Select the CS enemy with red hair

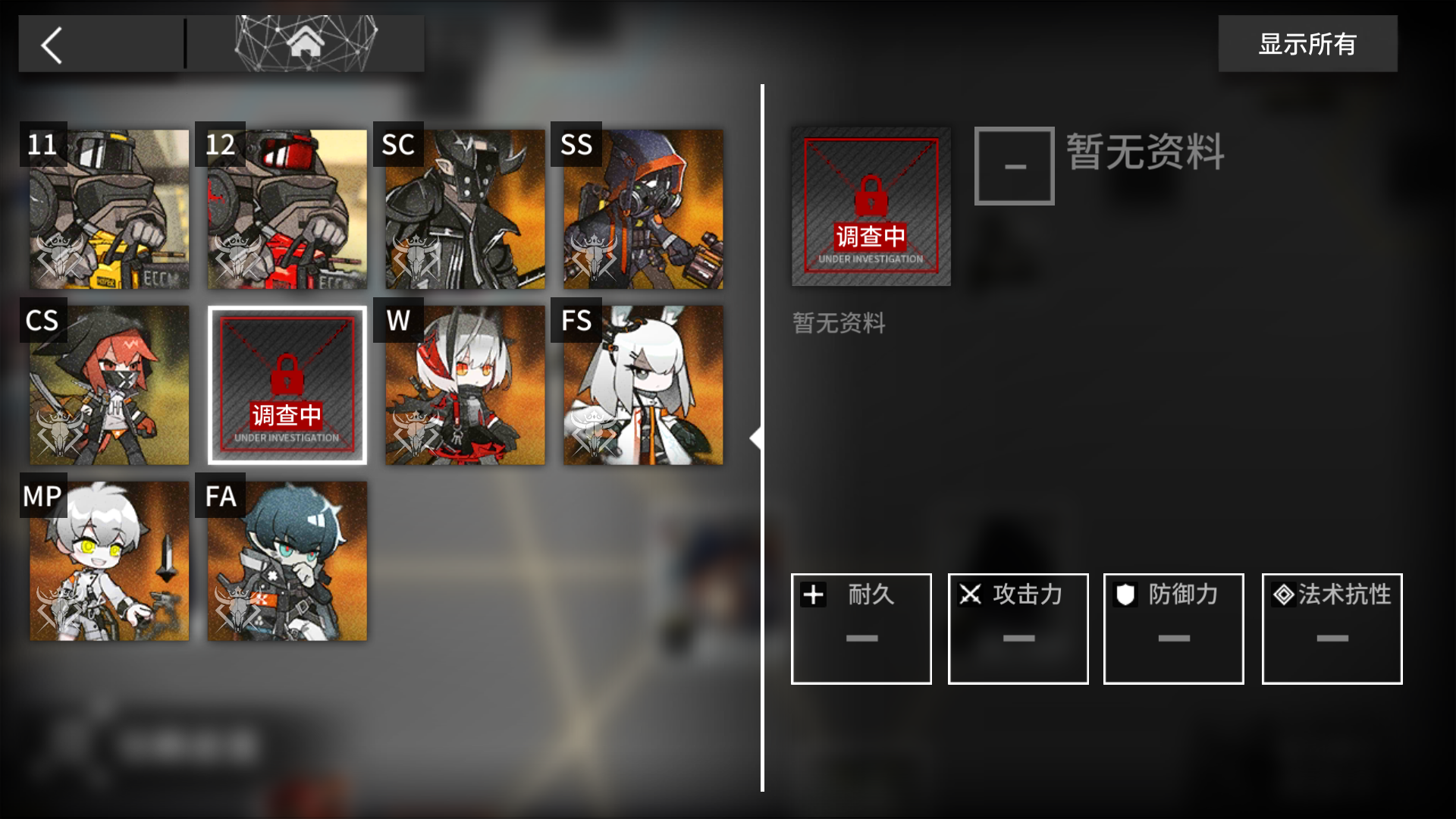[x=109, y=385]
